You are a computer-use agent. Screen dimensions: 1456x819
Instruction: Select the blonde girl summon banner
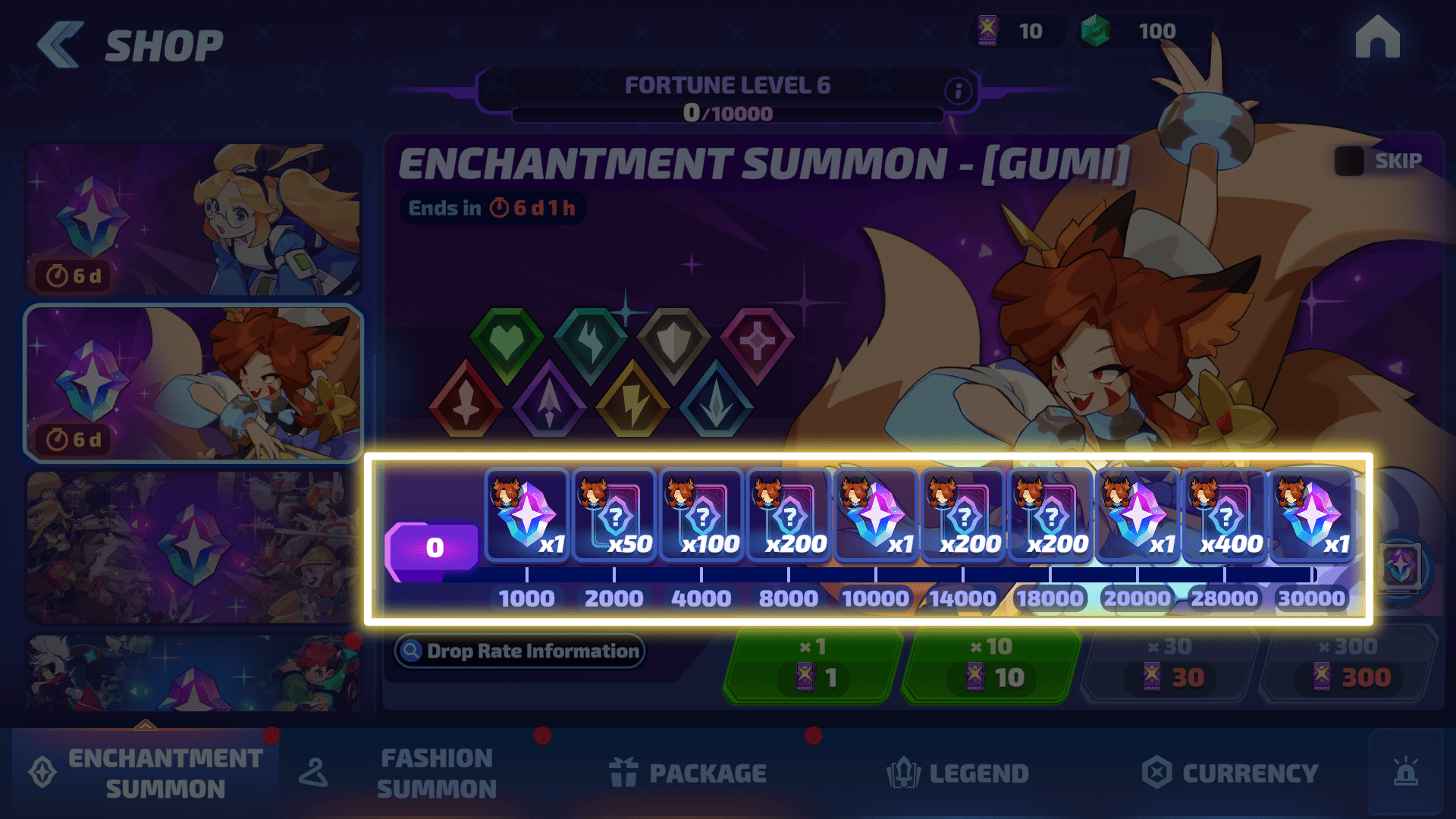(x=194, y=219)
